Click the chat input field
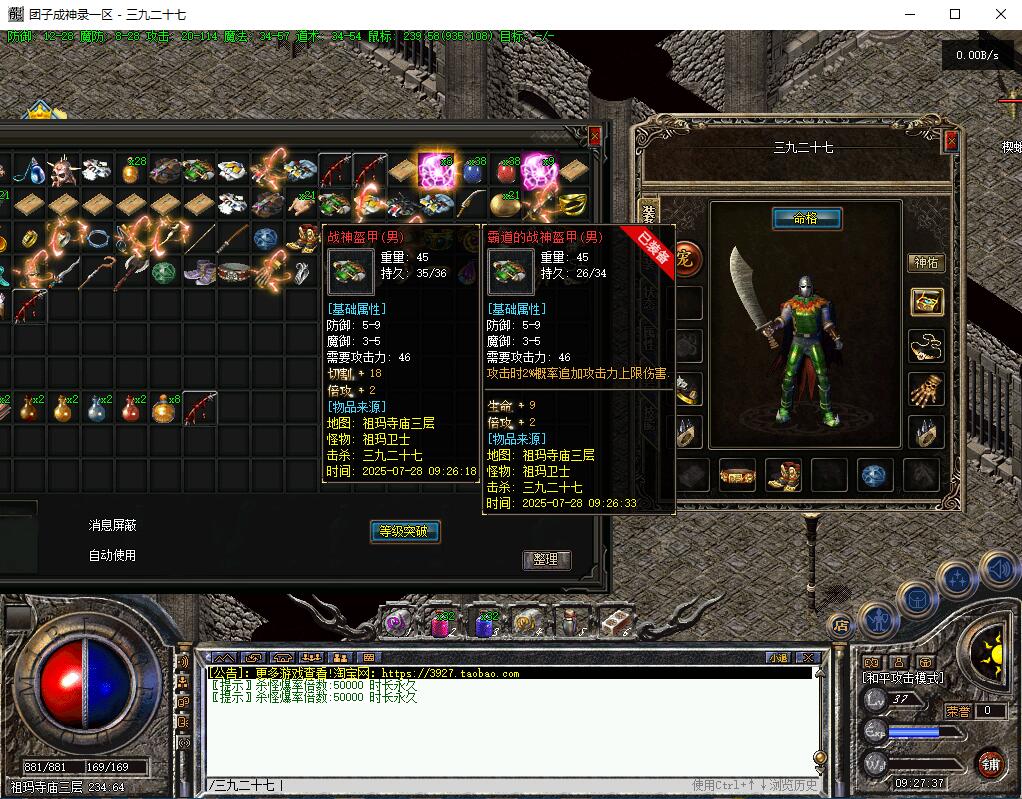Viewport: 1022px width, 799px height. pos(500,785)
